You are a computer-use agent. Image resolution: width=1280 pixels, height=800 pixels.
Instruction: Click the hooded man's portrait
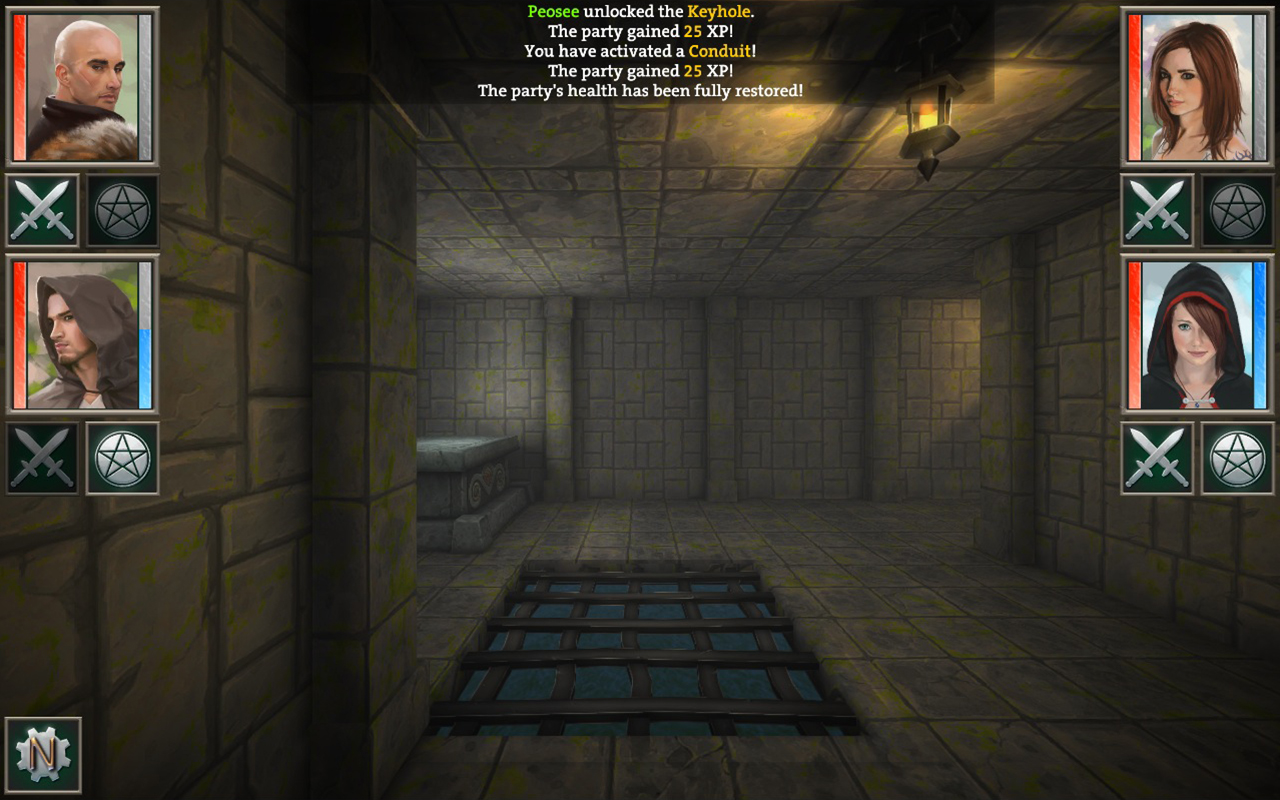(83, 337)
